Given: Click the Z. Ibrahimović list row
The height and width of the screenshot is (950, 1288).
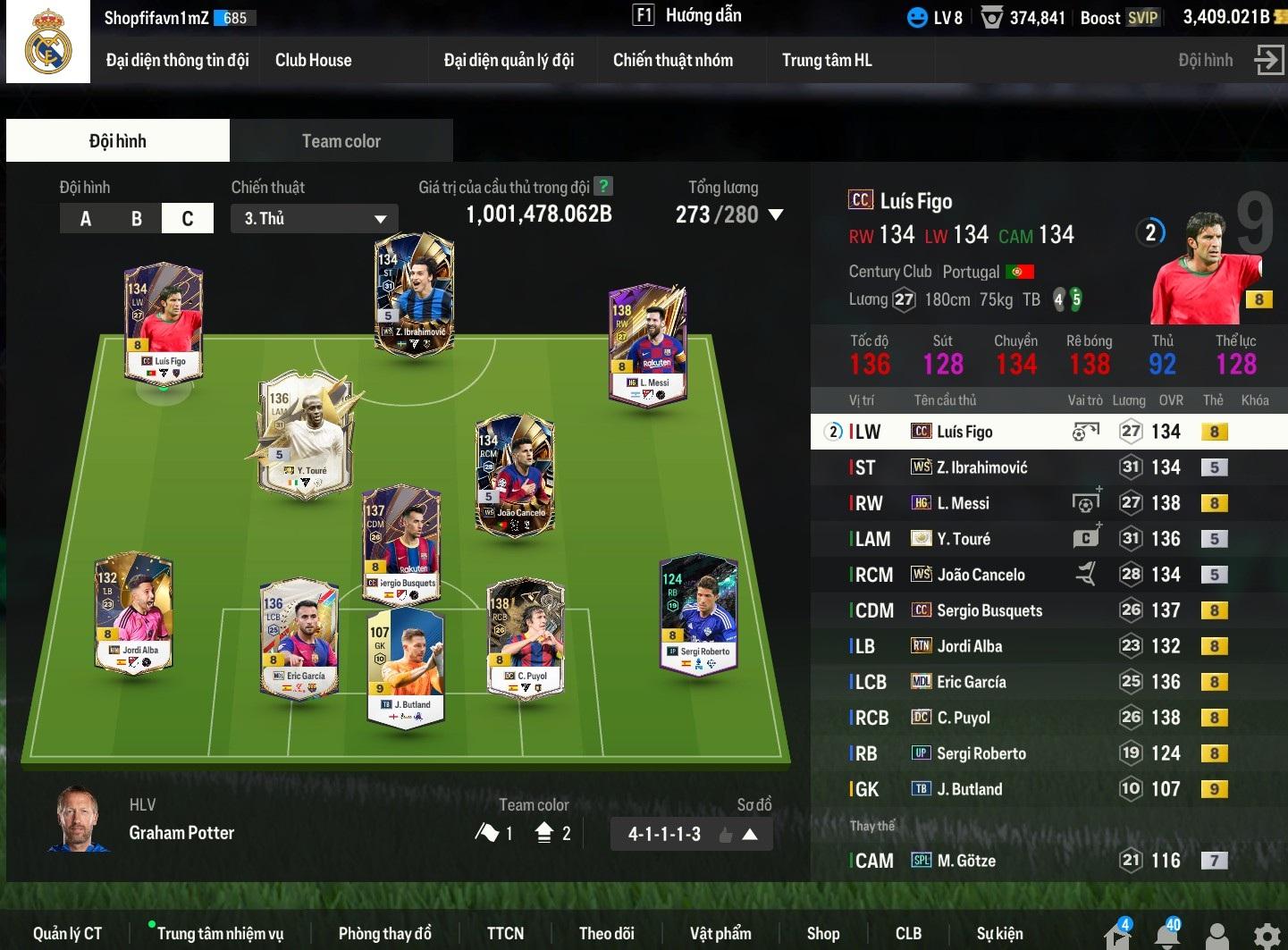Looking at the screenshot, I should (981, 467).
